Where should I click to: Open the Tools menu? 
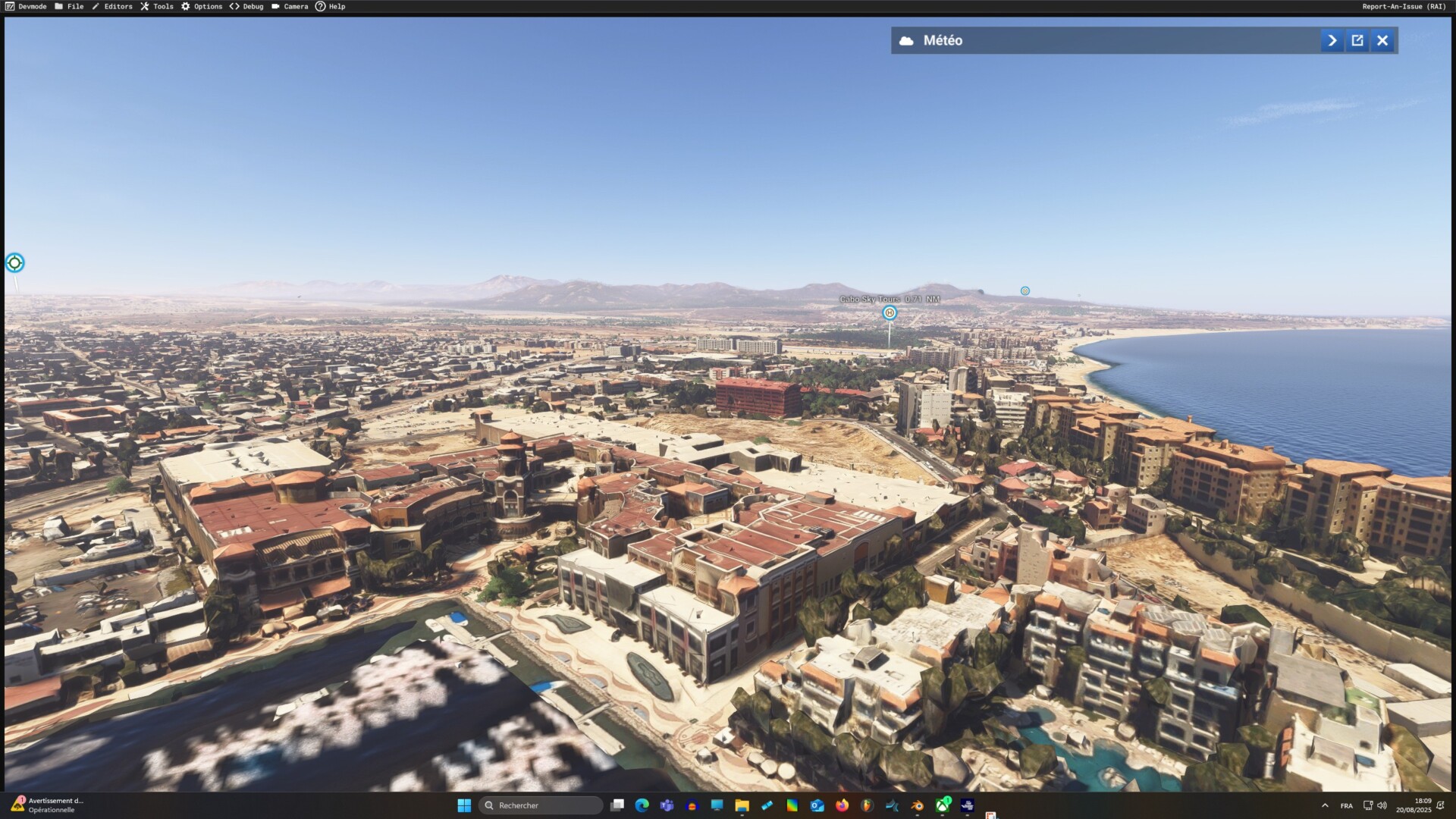(157, 7)
